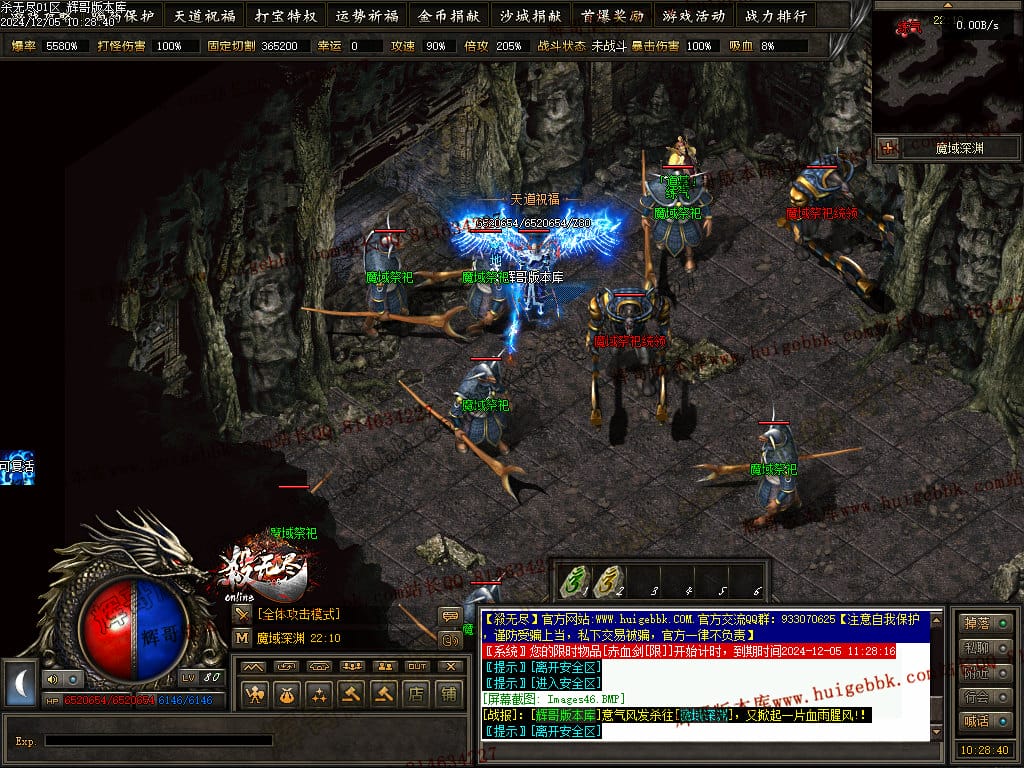Open the 战力排行 ranking
This screenshot has height=768, width=1024.
(774, 16)
